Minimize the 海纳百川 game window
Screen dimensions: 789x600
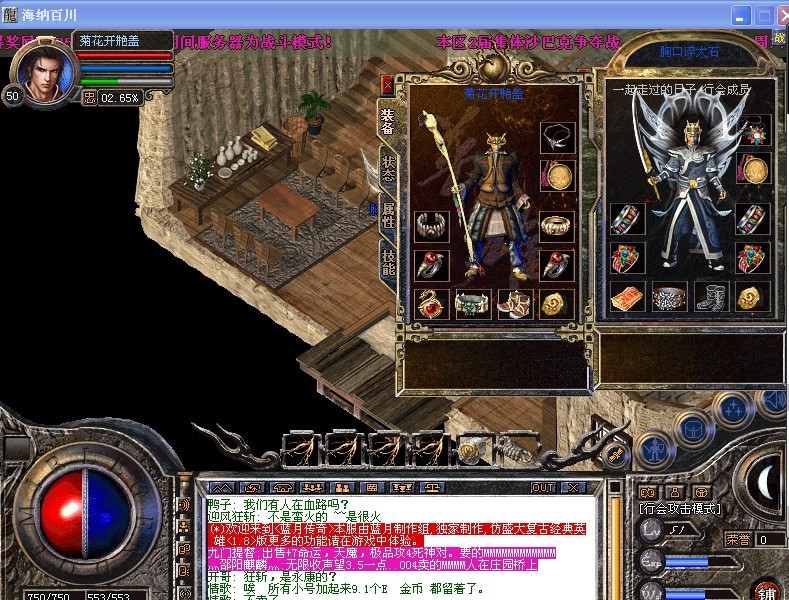click(x=741, y=15)
